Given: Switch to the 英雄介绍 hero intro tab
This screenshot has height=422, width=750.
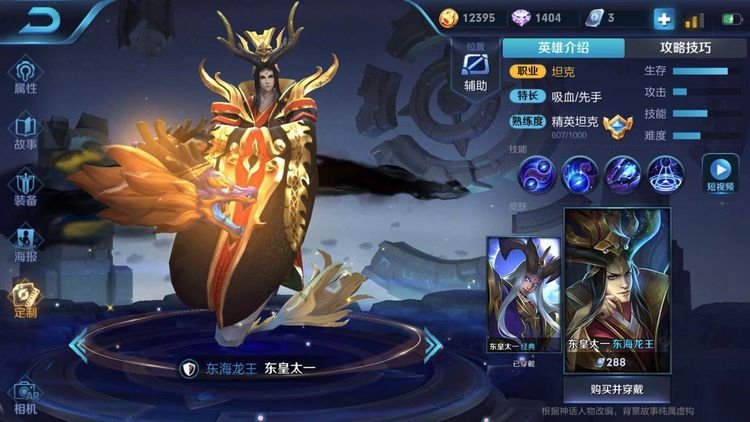Looking at the screenshot, I should click(x=564, y=47).
